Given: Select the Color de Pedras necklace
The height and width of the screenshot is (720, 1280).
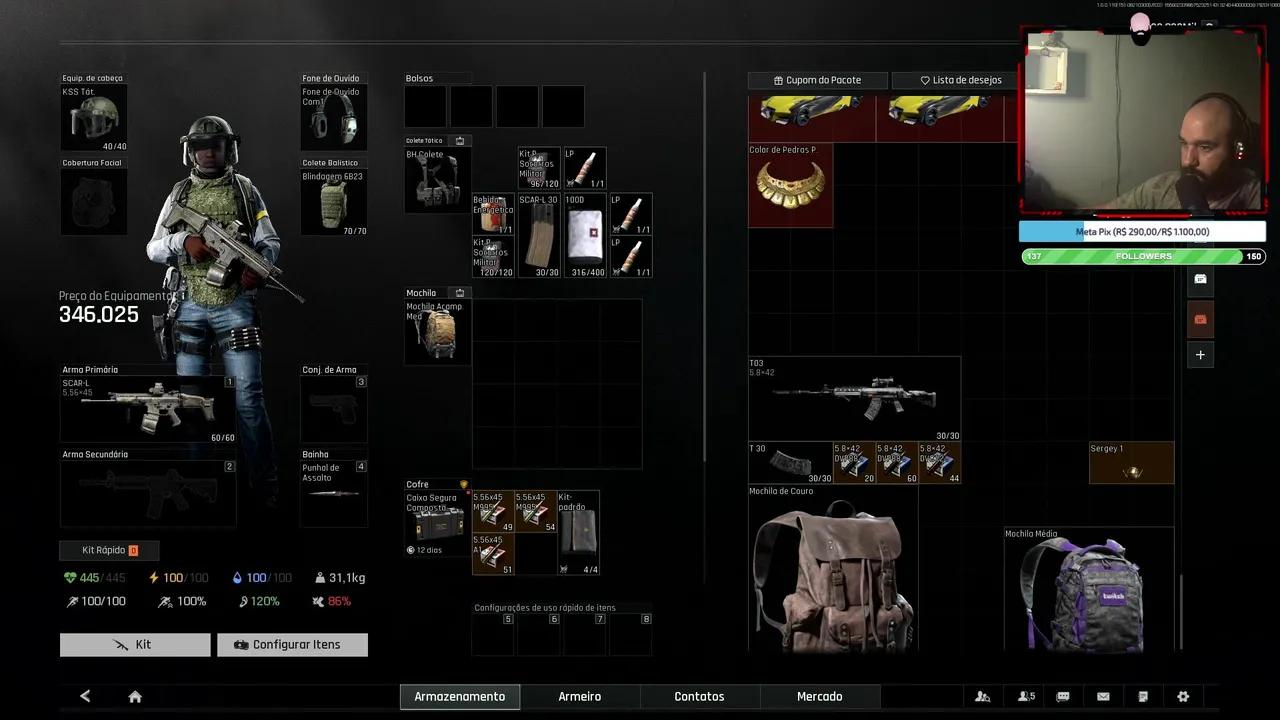Looking at the screenshot, I should [x=790, y=186].
